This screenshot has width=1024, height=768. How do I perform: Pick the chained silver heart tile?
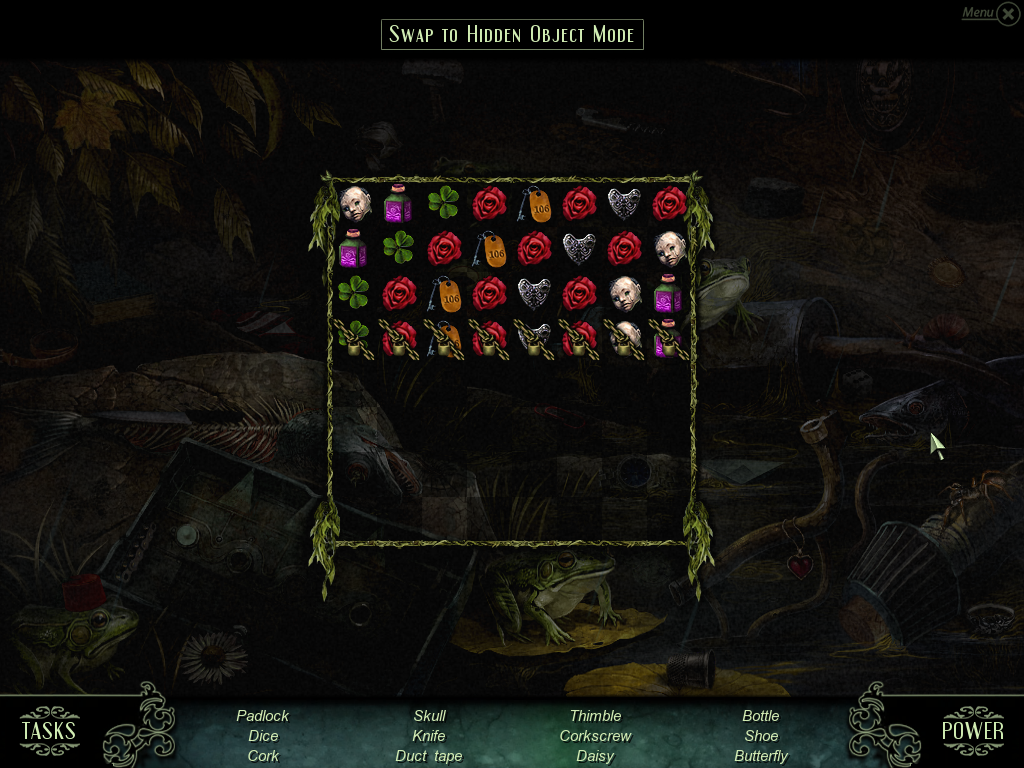tap(533, 339)
